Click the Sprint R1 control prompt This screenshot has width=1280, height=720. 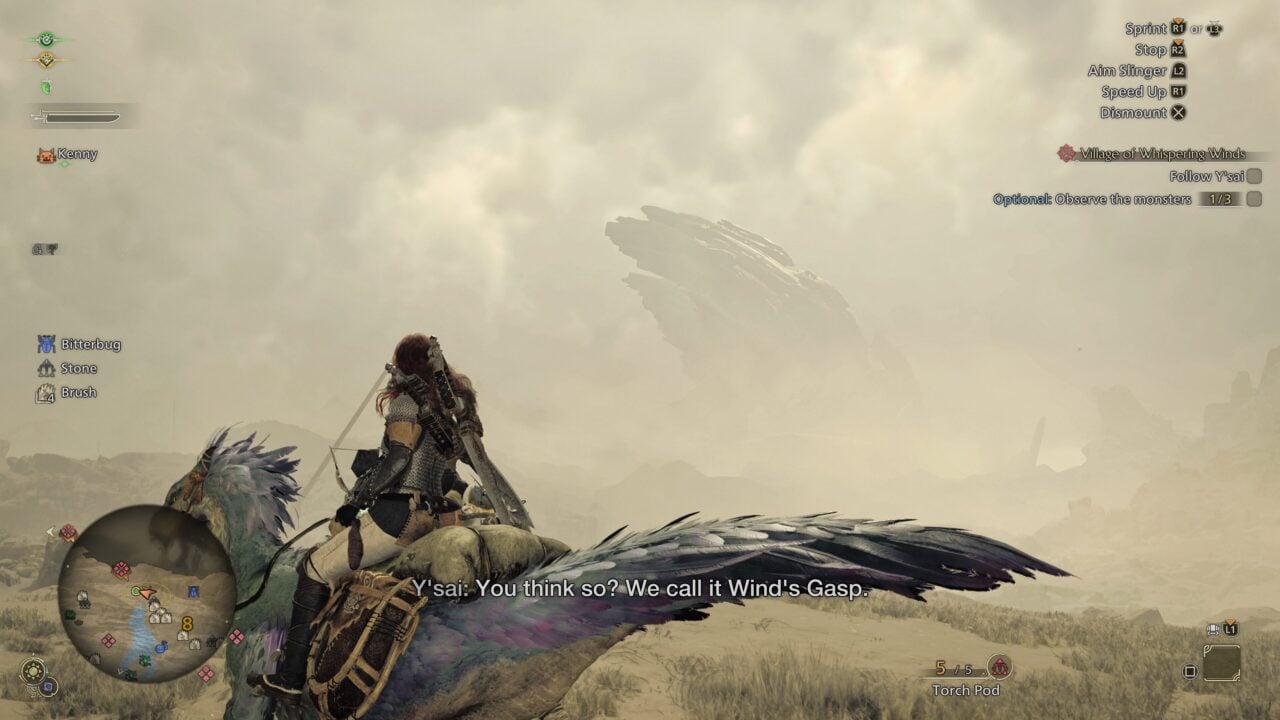click(x=1176, y=28)
